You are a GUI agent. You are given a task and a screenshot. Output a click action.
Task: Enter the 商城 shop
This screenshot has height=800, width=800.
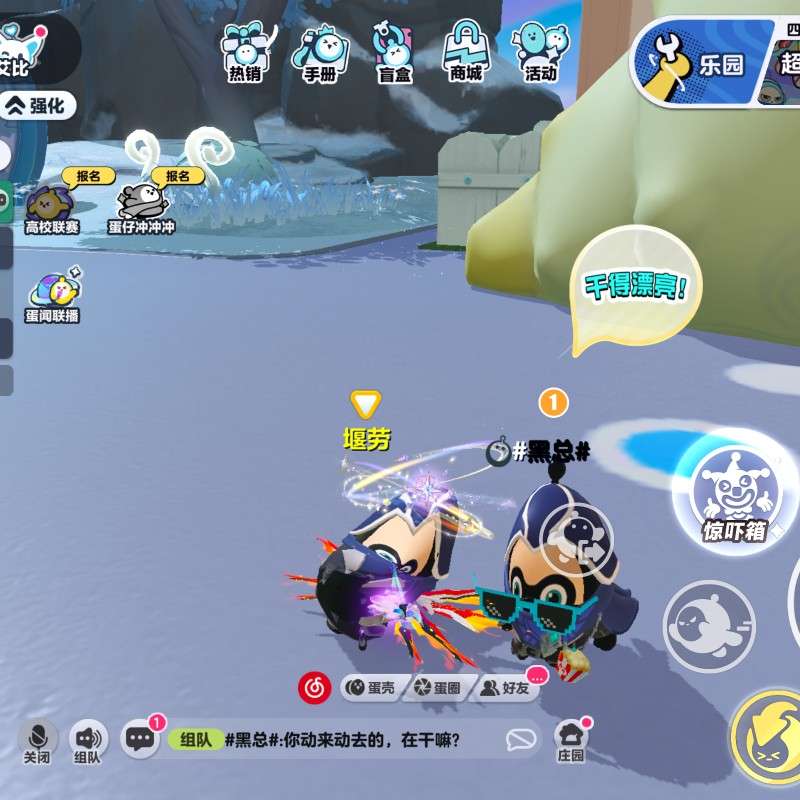point(466,52)
